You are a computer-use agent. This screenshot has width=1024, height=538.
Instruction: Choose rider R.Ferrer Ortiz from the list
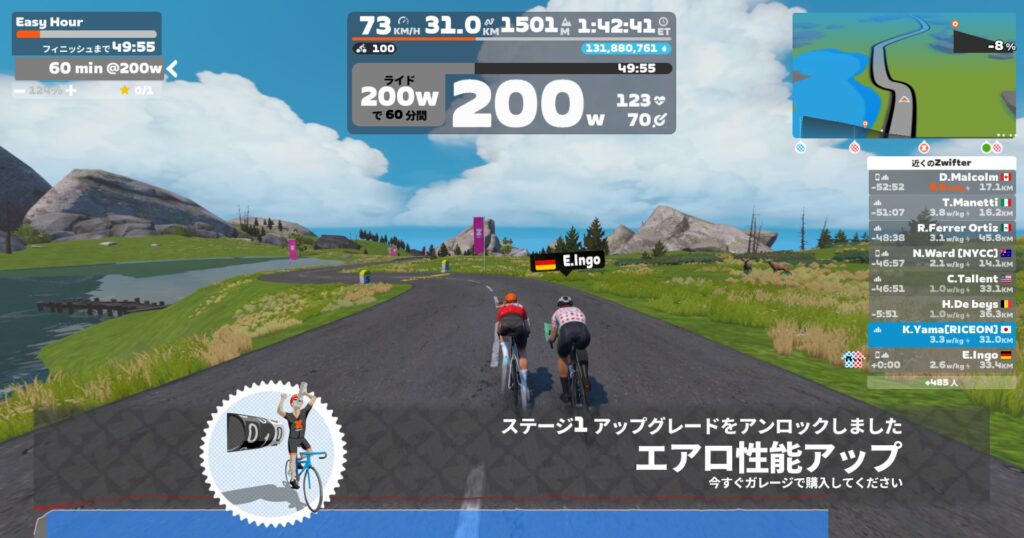(941, 232)
